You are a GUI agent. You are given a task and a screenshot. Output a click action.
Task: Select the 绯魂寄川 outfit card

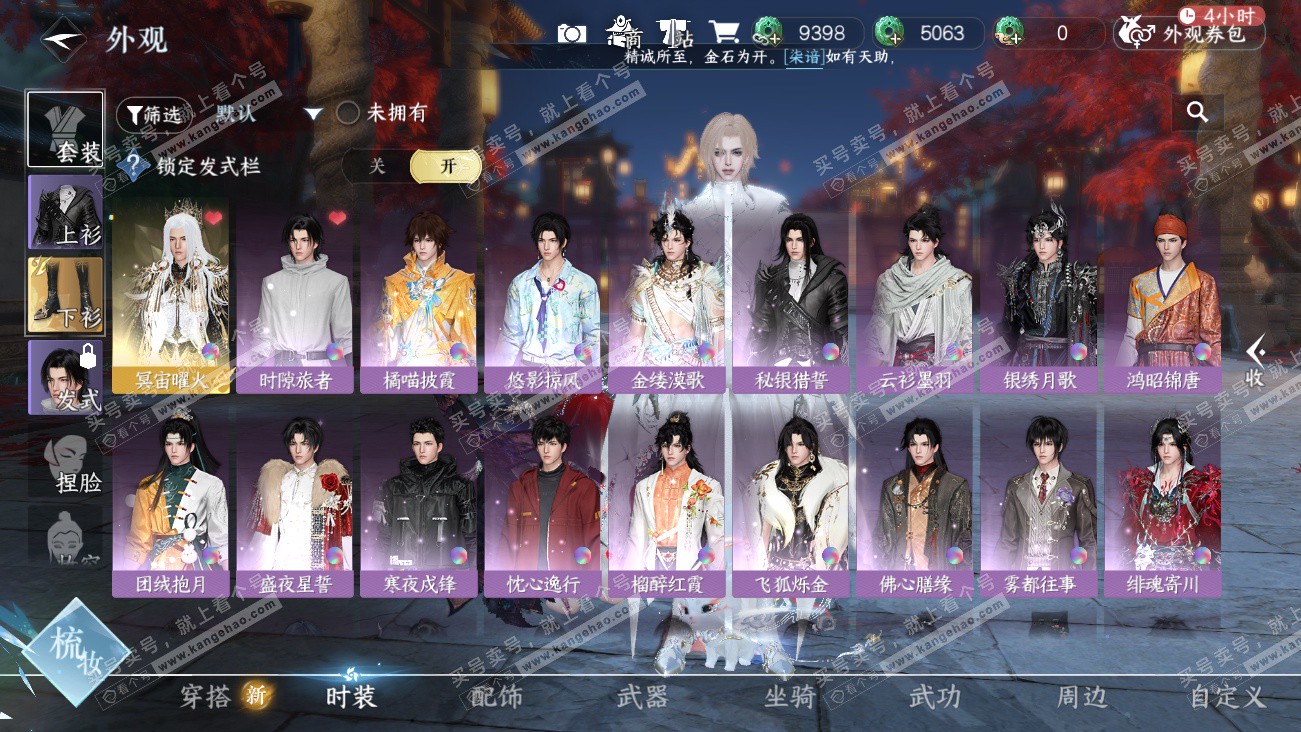(x=1162, y=505)
